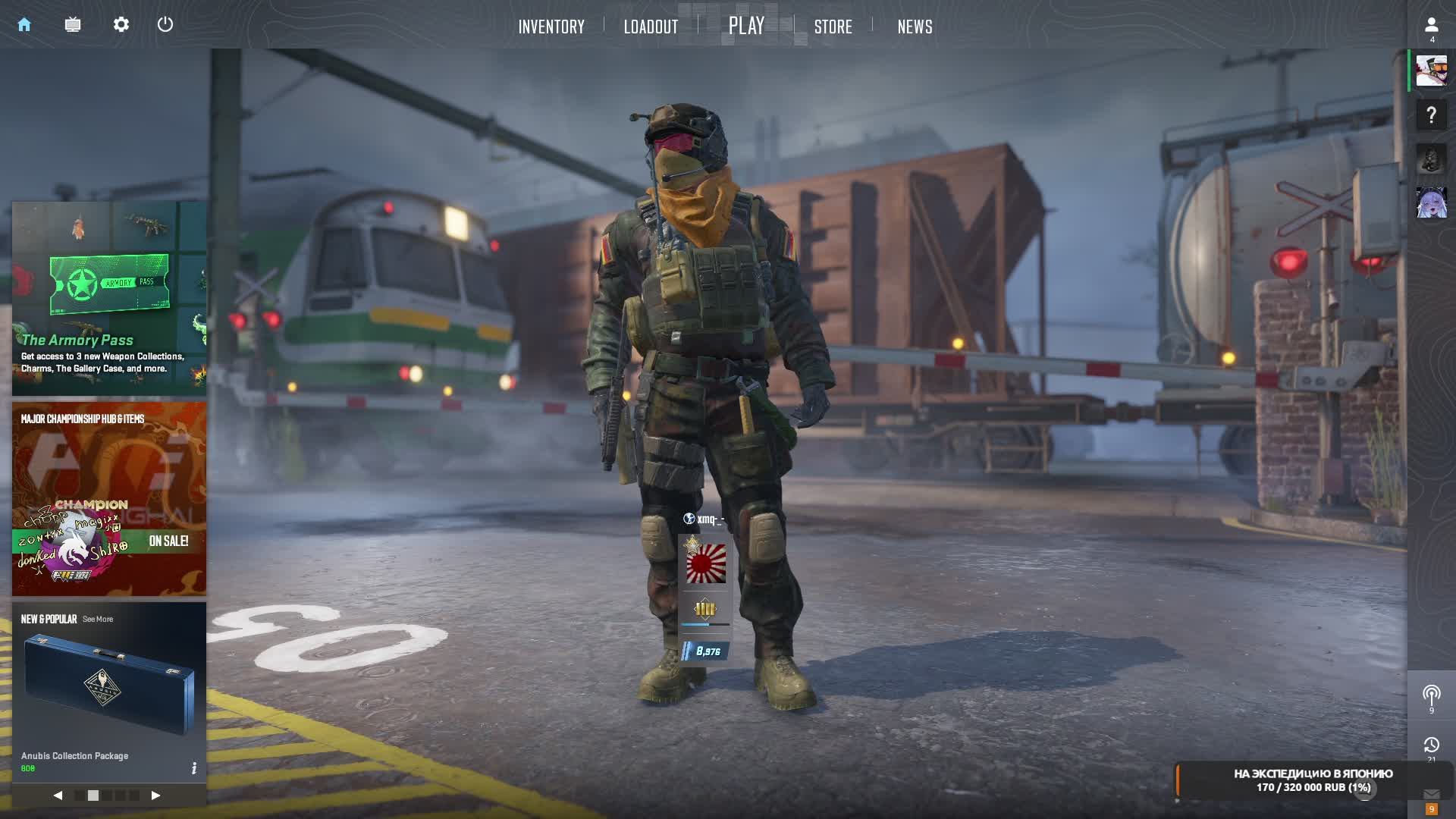
Task: Go to previous store carousel item
Action: tap(58, 795)
